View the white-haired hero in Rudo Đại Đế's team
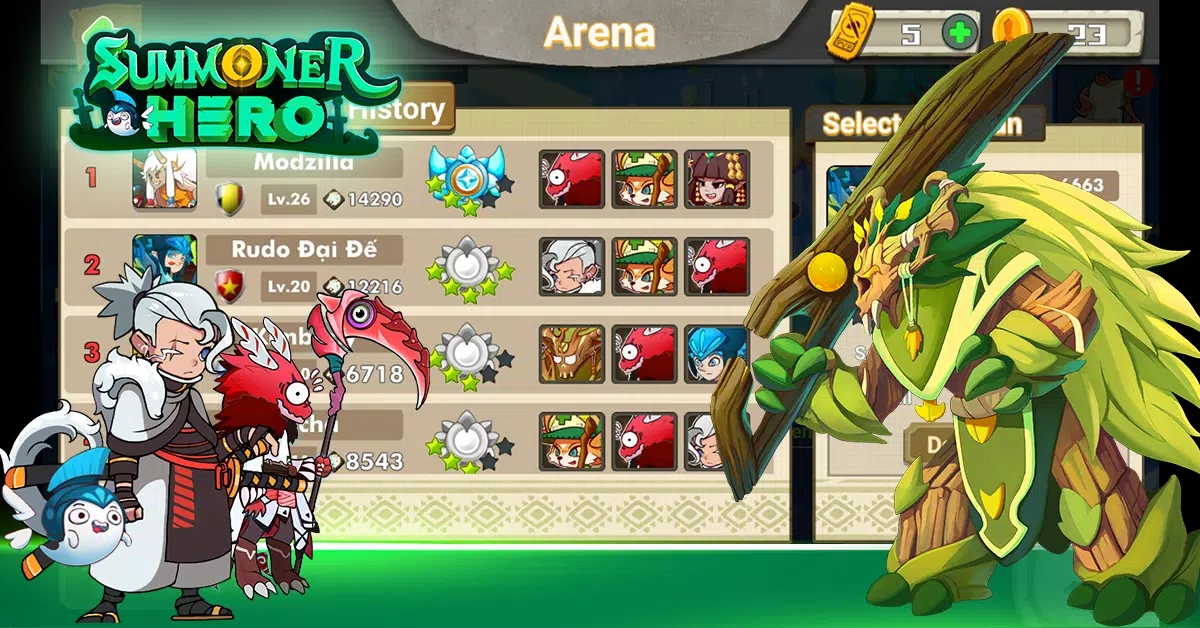 coord(572,266)
